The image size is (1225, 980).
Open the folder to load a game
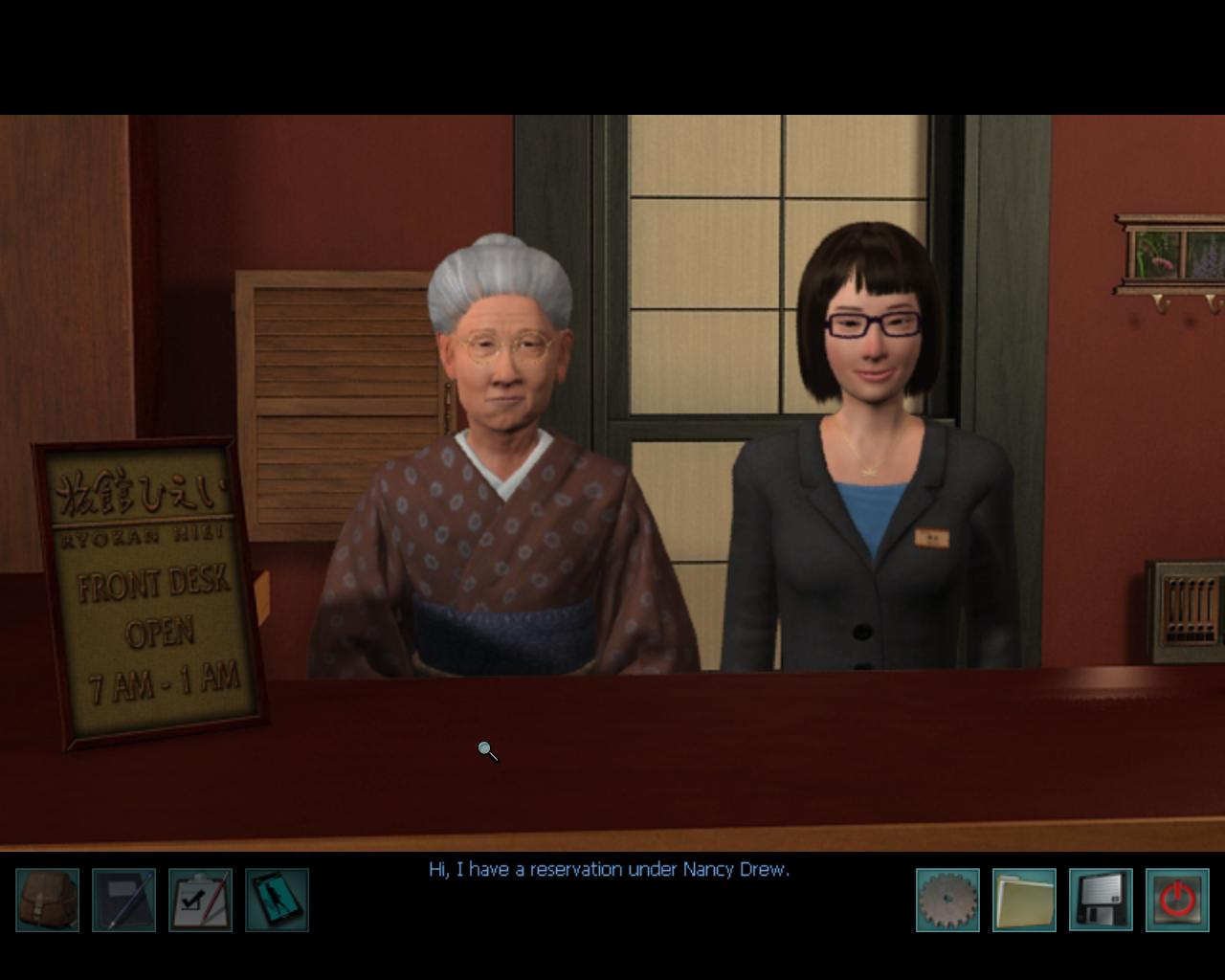click(1024, 900)
